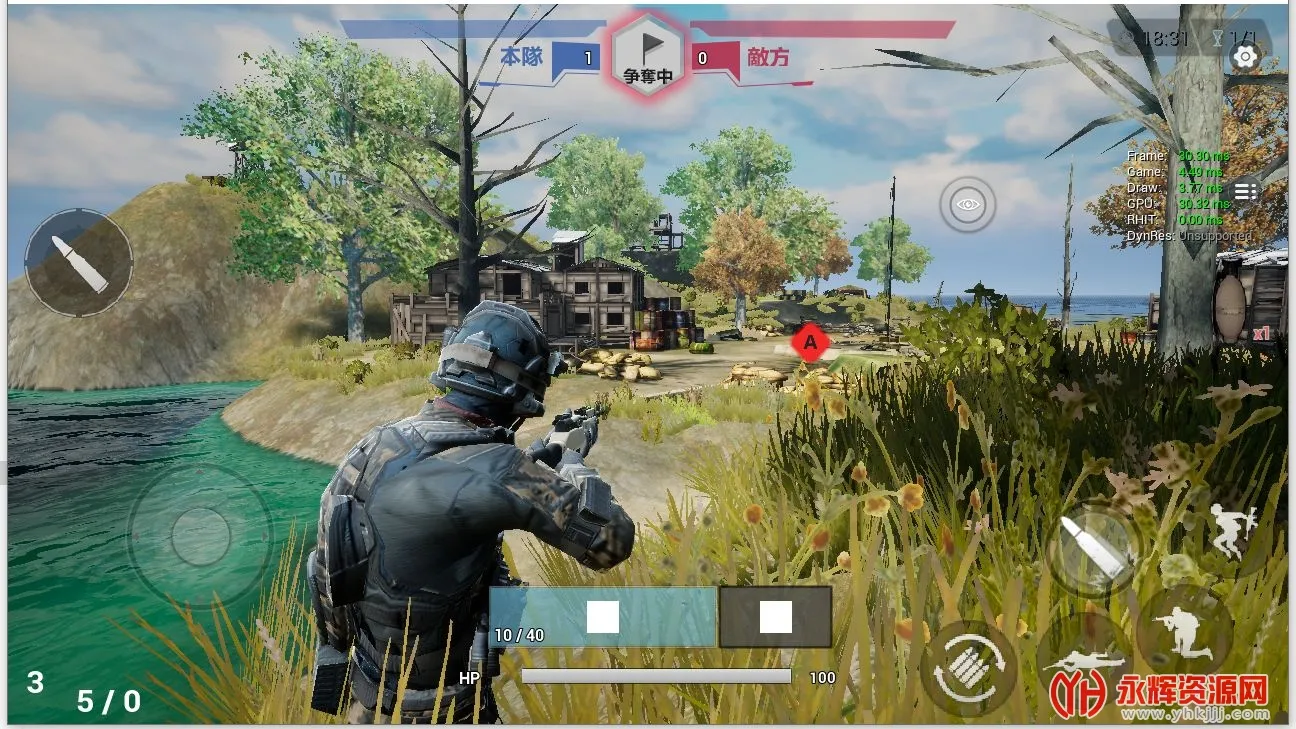Click the center of the movement joystick

200,536
